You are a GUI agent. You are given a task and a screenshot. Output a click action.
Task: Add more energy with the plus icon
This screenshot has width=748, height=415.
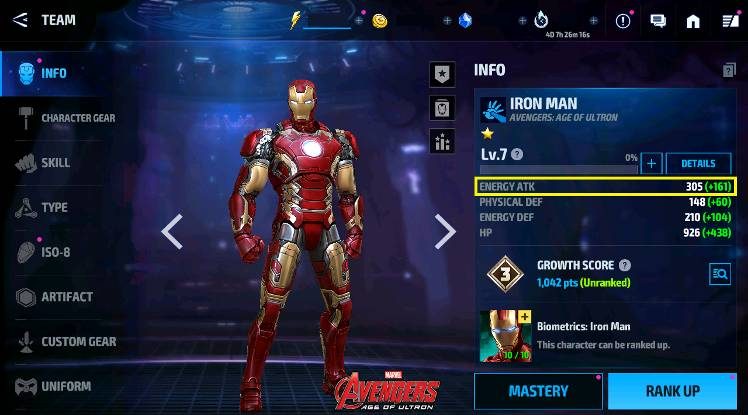point(359,20)
